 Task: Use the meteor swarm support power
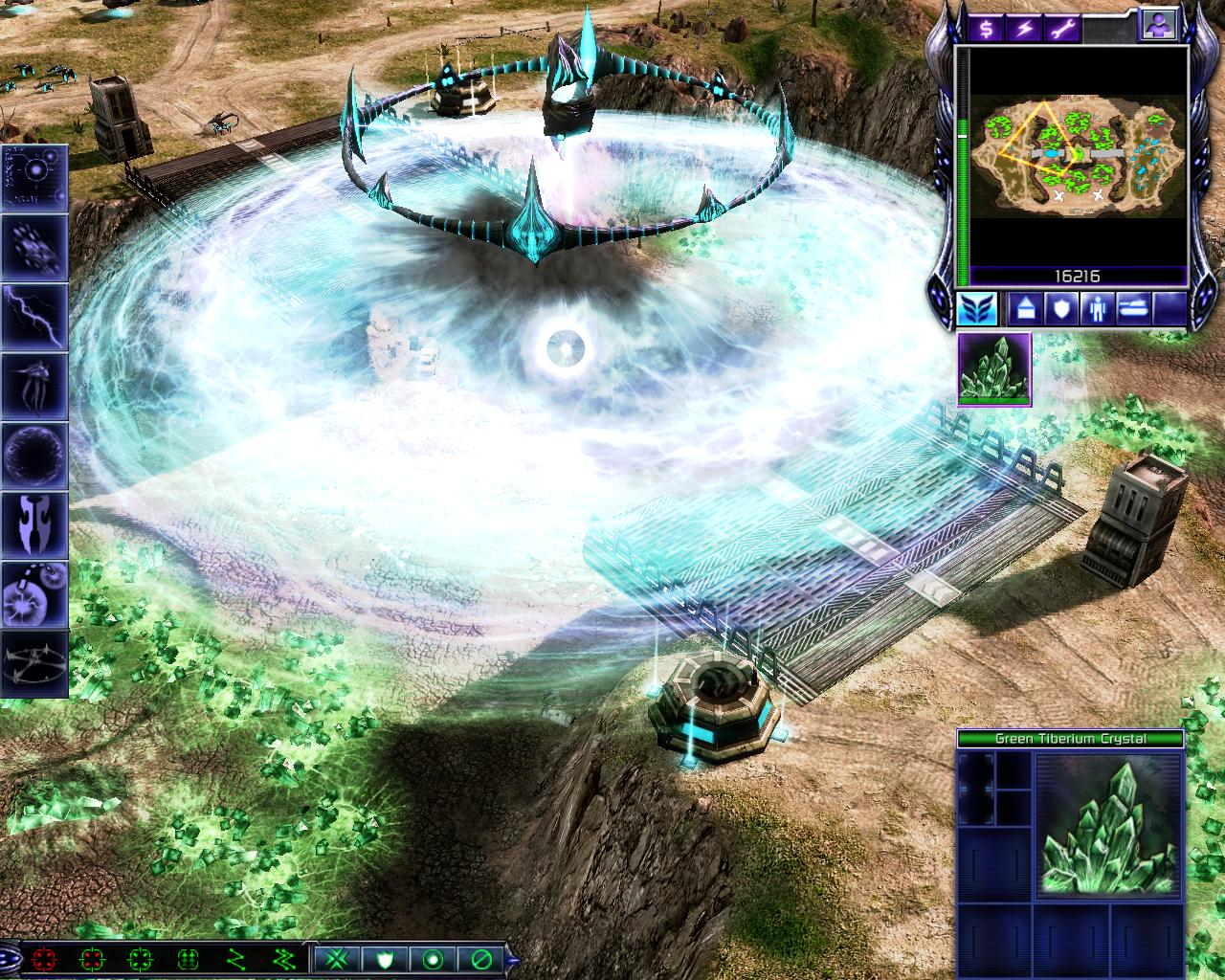[34, 246]
